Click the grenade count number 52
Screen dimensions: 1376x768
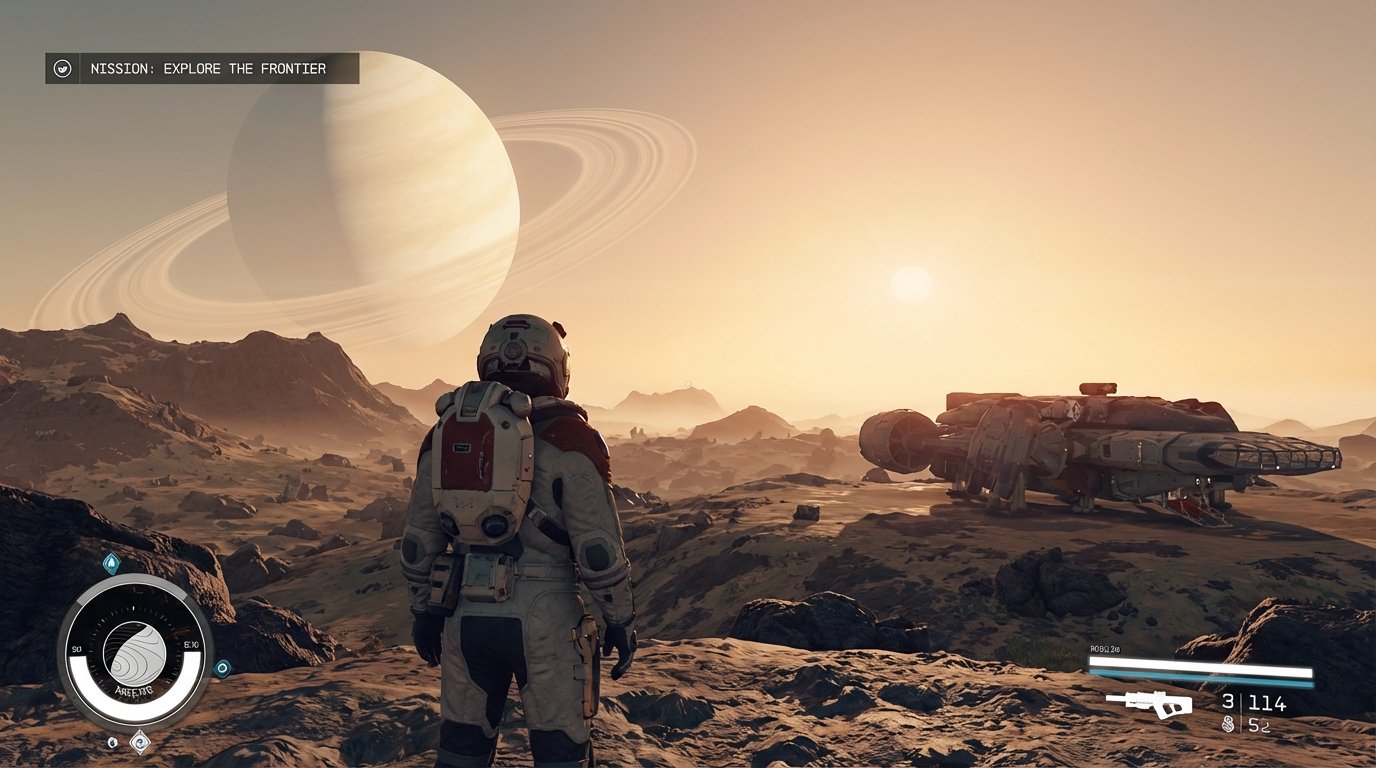[1258, 725]
